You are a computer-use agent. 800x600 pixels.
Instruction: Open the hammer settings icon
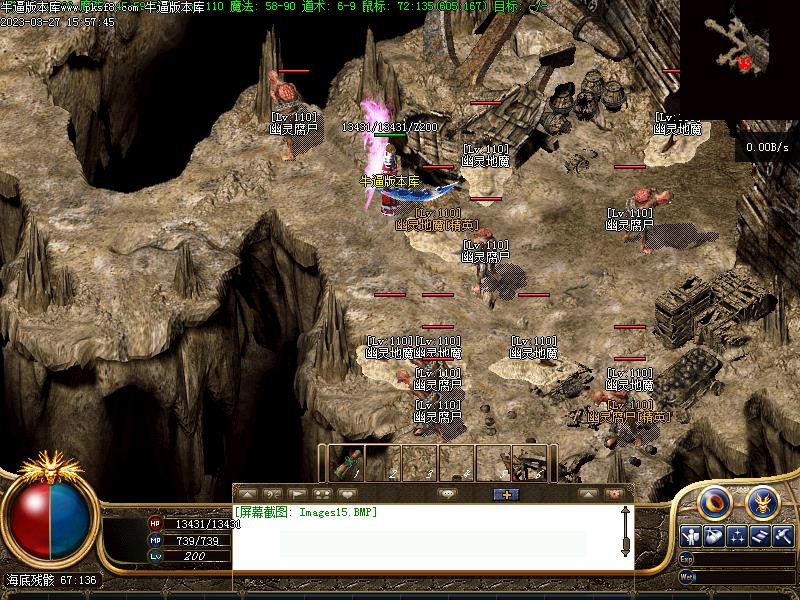point(783,536)
